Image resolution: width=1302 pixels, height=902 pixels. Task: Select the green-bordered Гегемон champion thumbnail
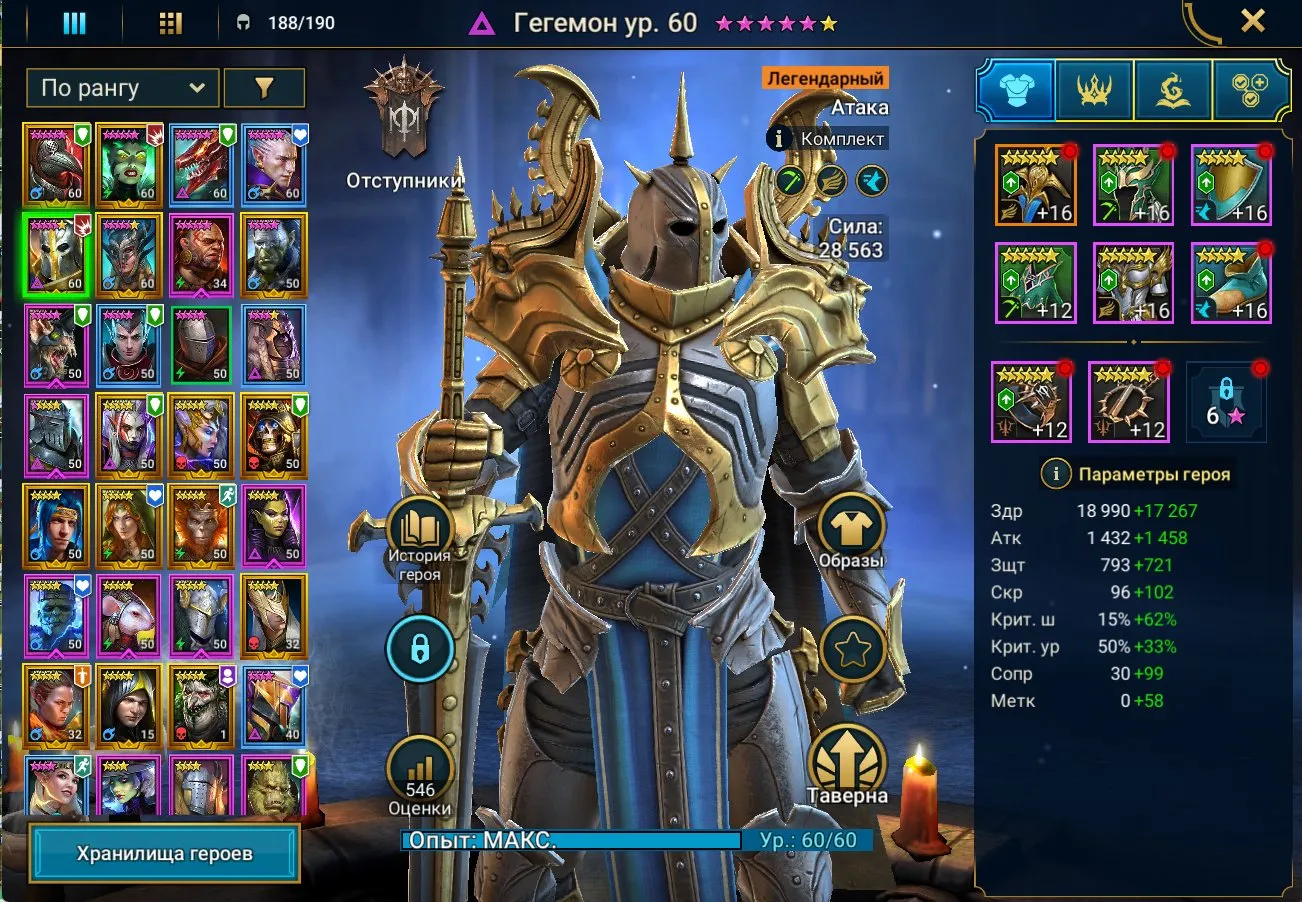coord(57,252)
